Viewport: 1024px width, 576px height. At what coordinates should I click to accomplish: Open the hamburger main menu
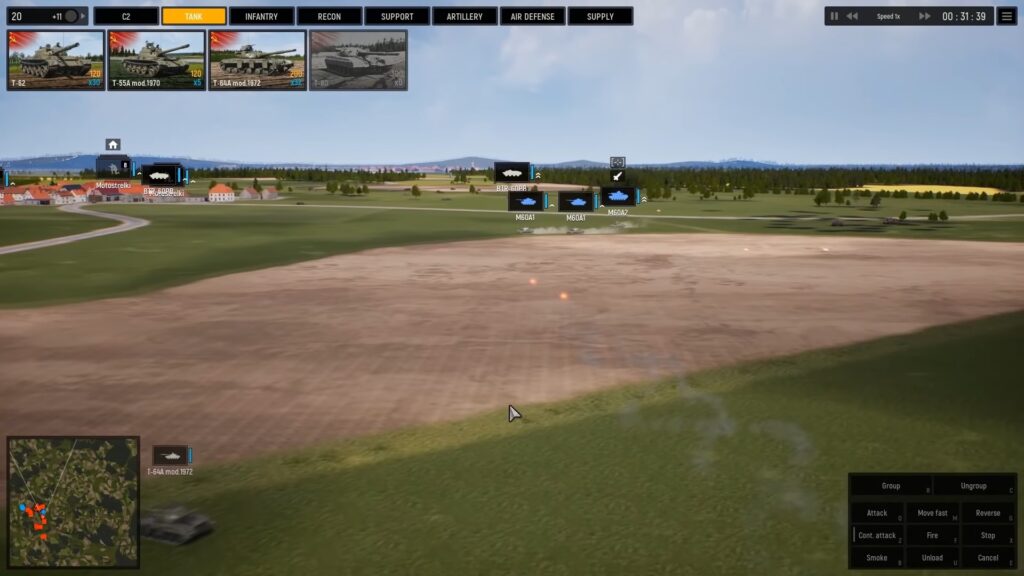[x=1006, y=16]
